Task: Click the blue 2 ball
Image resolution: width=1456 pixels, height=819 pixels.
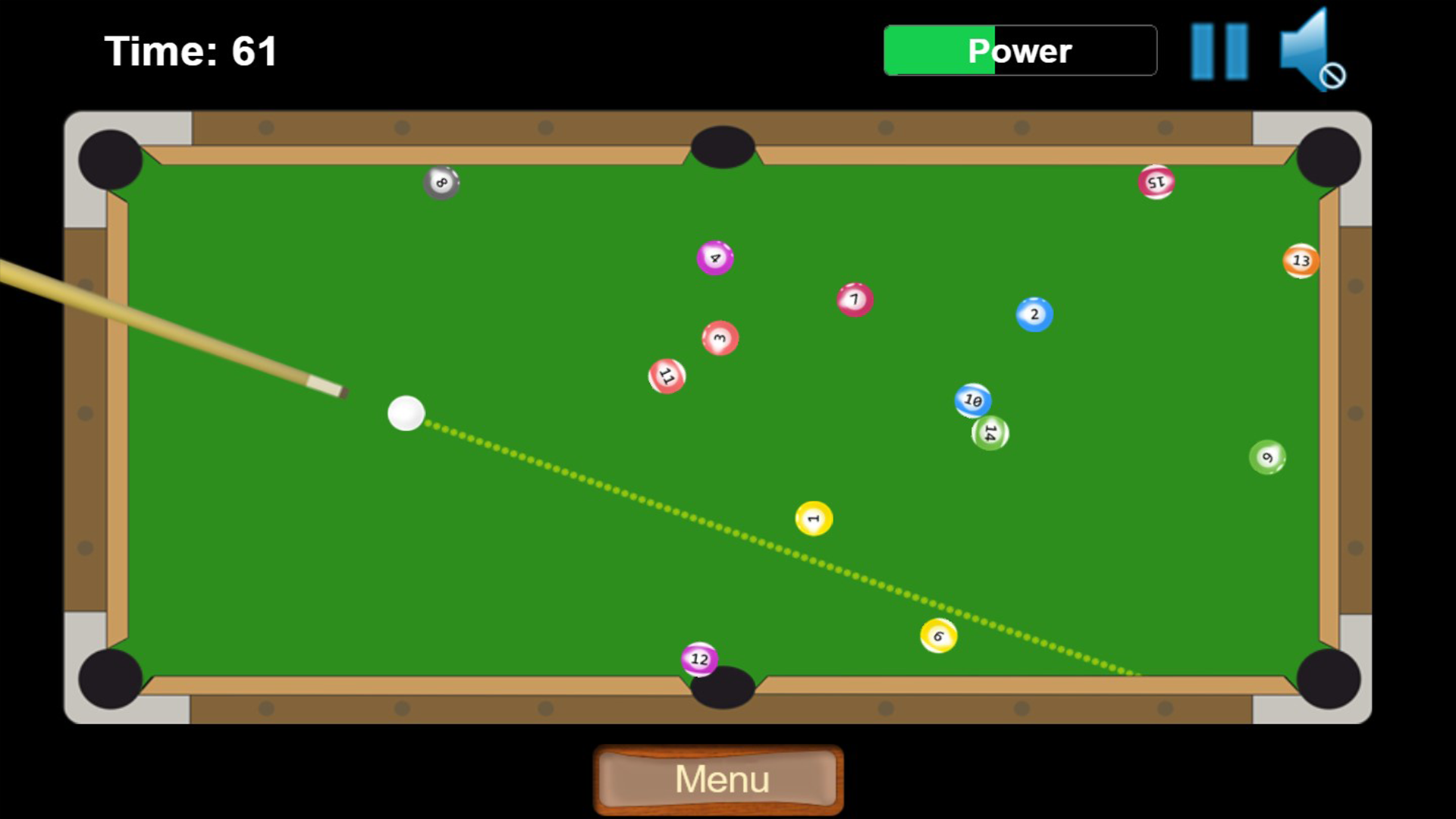Action: coord(1034,314)
